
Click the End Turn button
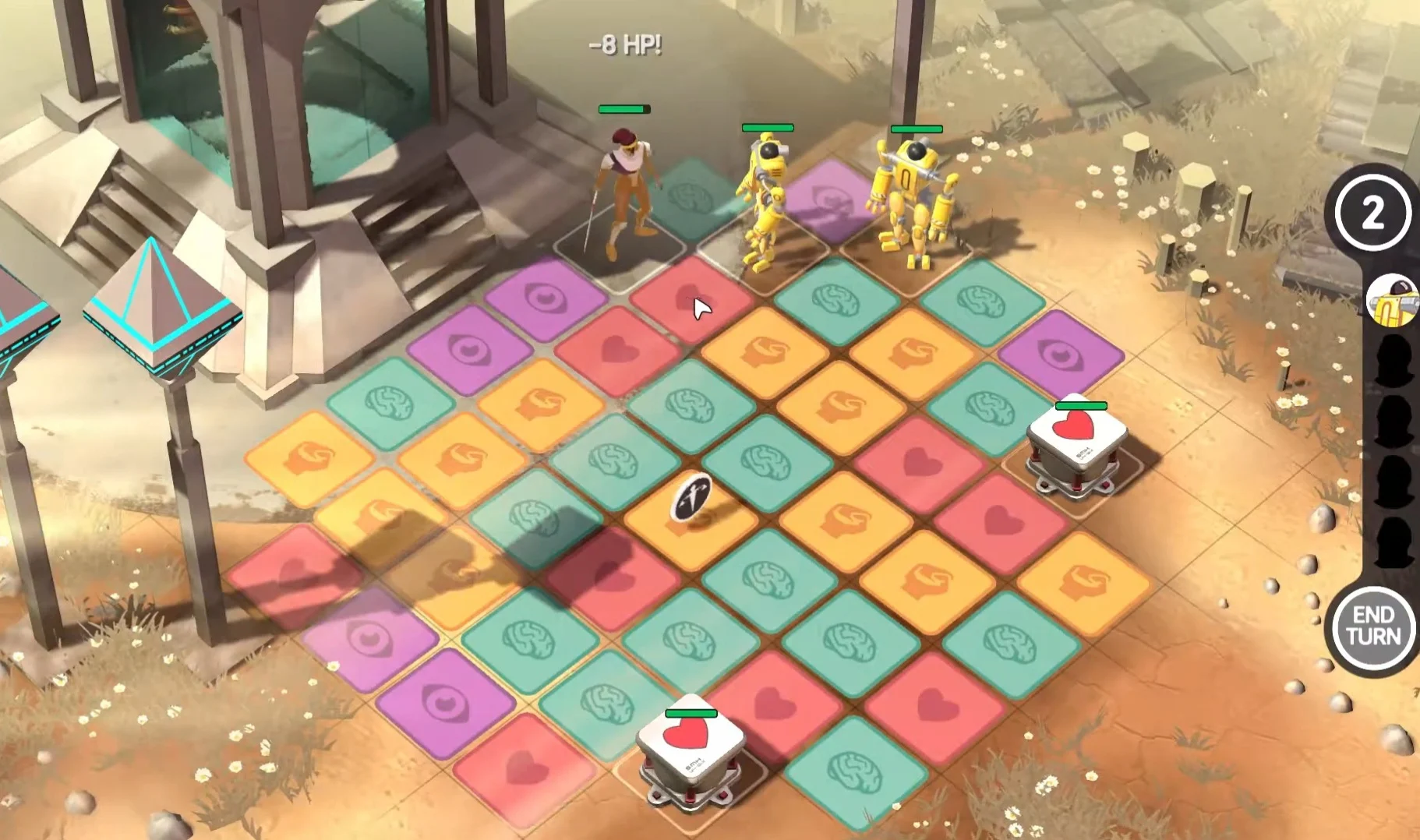[x=1372, y=626]
